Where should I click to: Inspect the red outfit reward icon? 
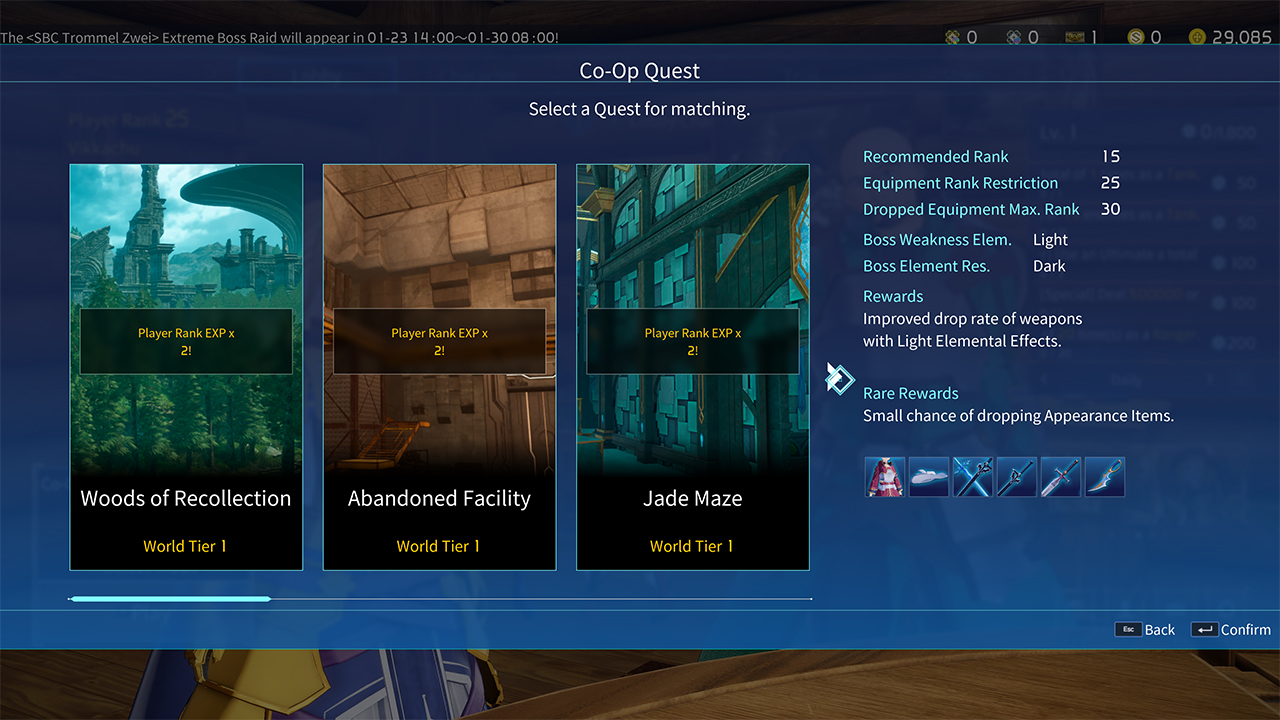tap(885, 477)
